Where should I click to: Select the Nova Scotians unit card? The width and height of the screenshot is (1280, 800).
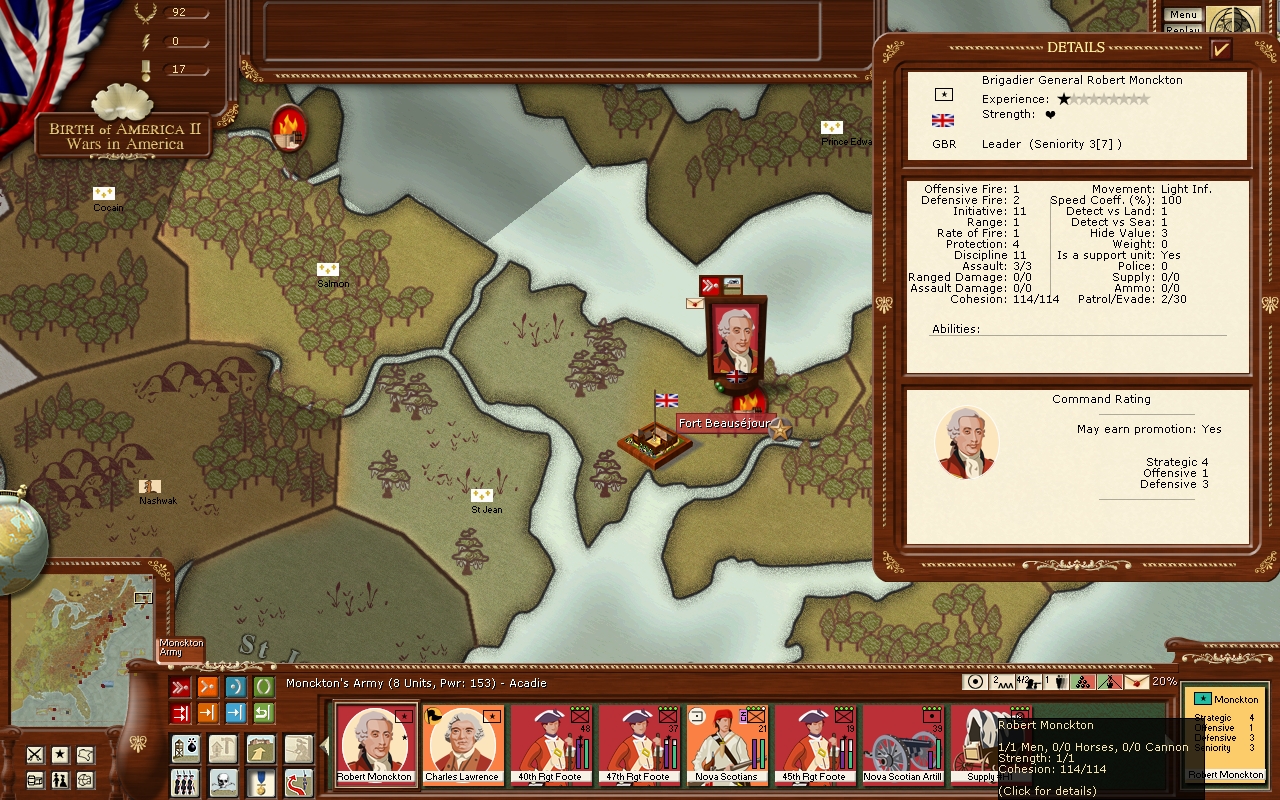[726, 744]
